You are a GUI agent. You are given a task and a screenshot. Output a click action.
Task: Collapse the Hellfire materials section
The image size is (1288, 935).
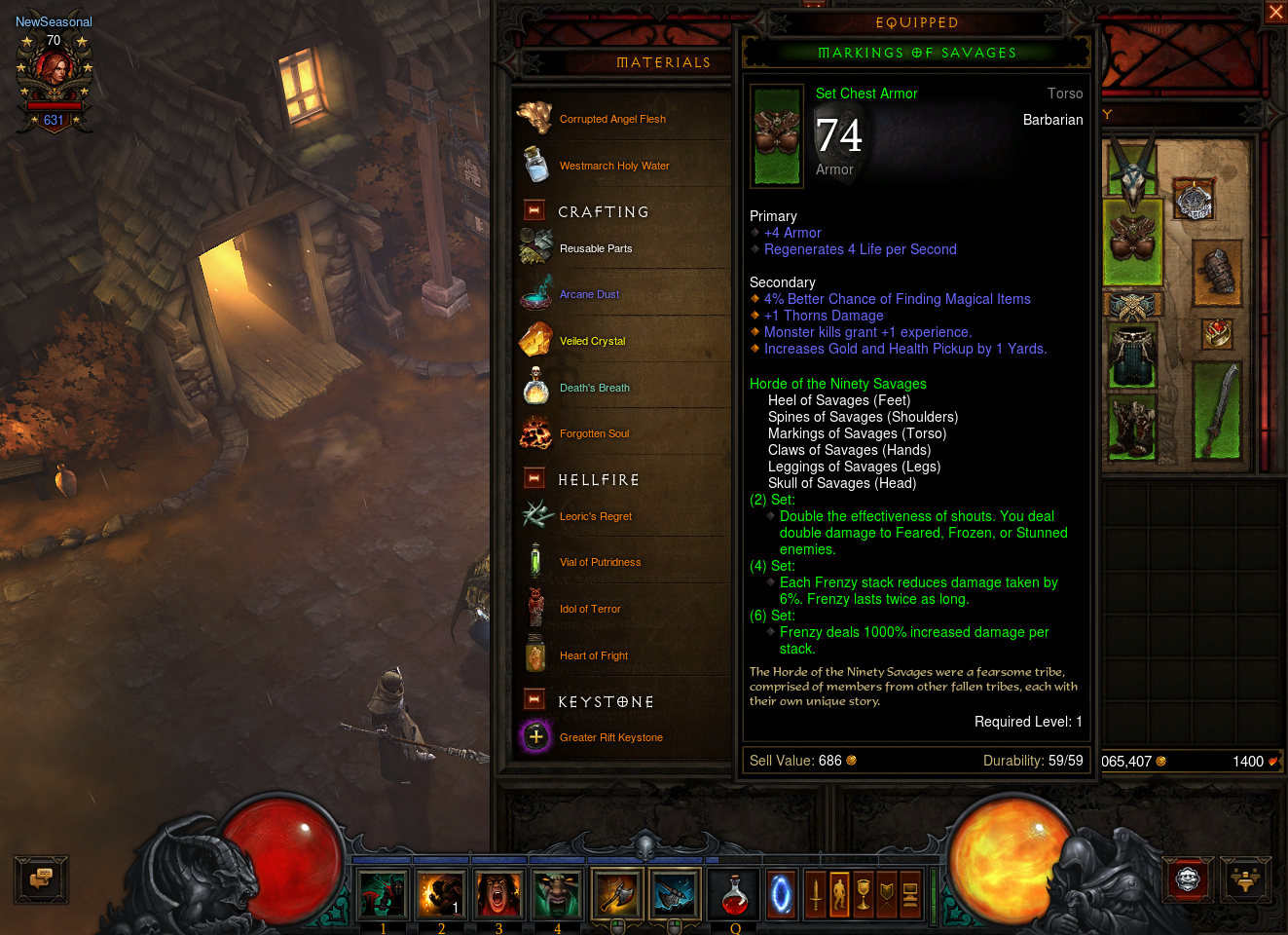coord(534,478)
